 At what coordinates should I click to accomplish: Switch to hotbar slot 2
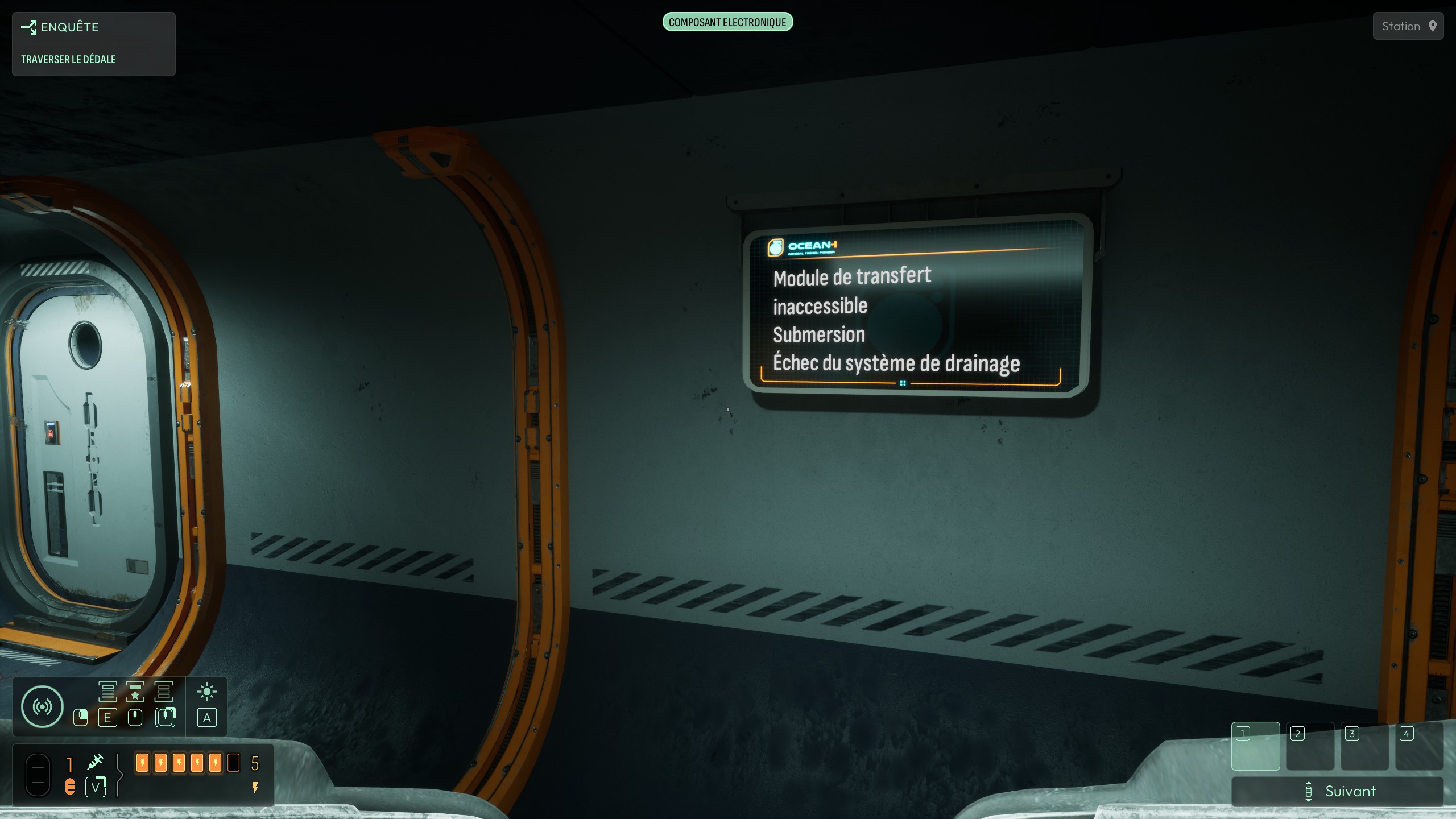tap(1310, 746)
